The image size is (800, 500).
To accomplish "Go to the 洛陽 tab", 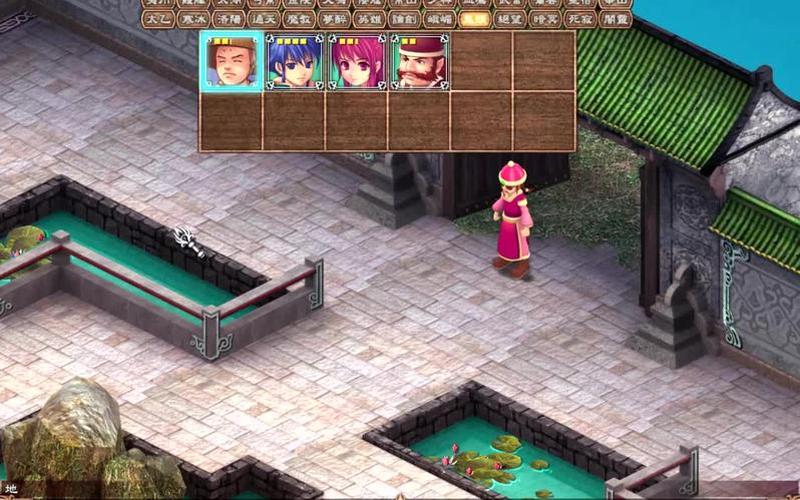I will [229, 19].
